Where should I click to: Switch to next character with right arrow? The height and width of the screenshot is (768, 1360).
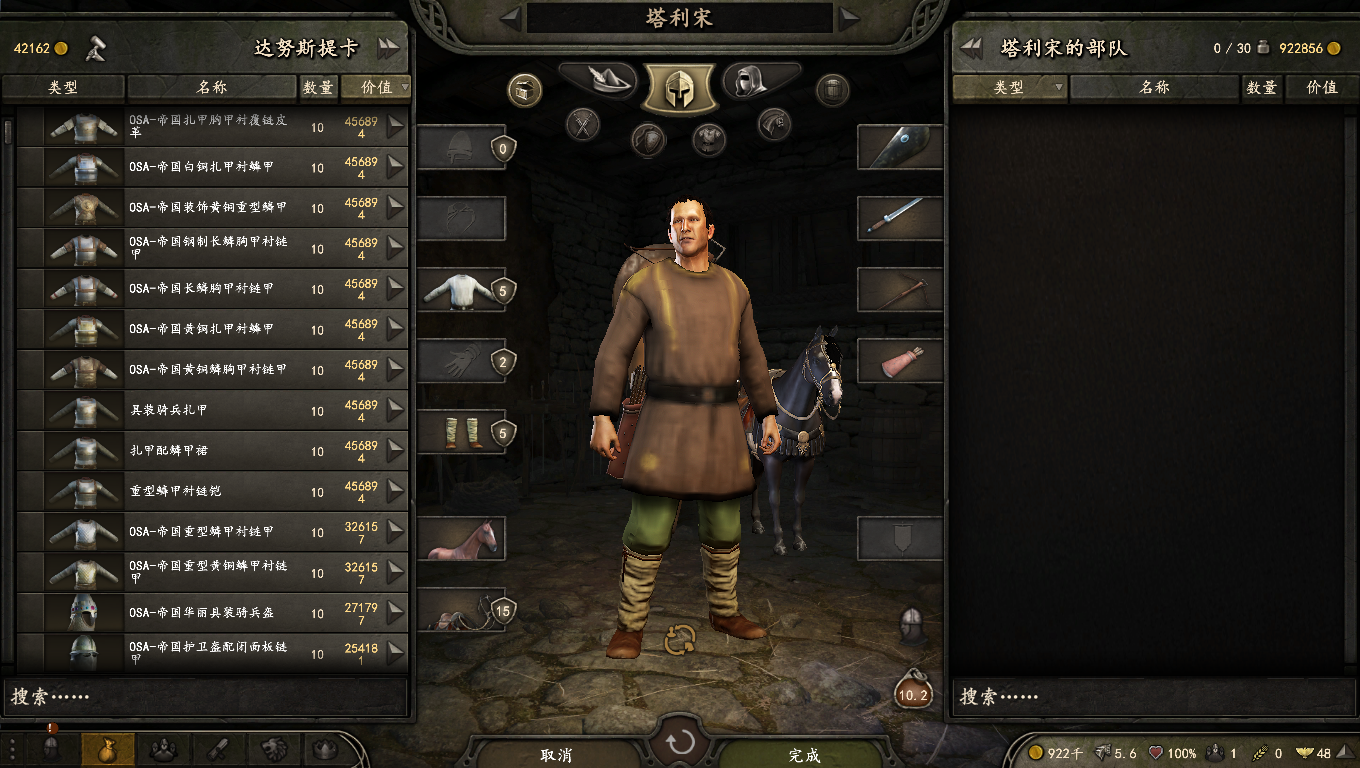coord(849,16)
